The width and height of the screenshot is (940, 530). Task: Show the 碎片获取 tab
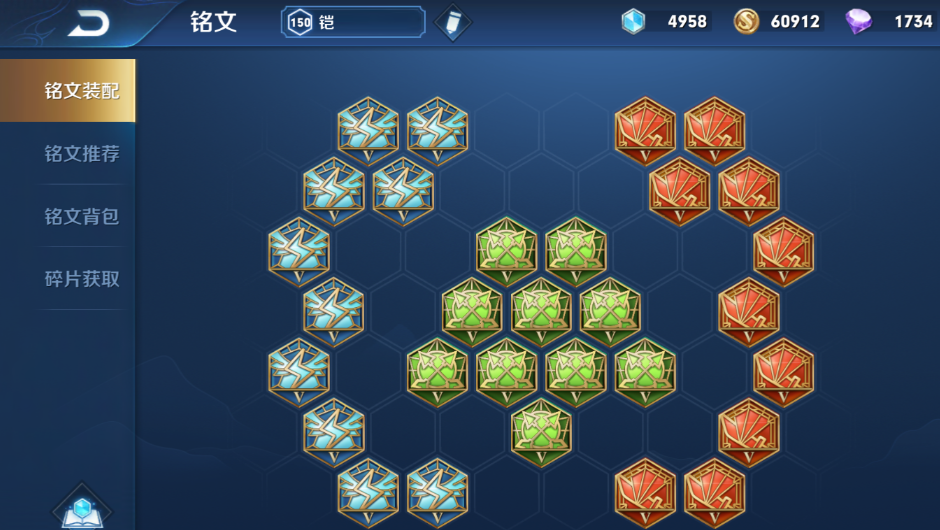point(82,279)
